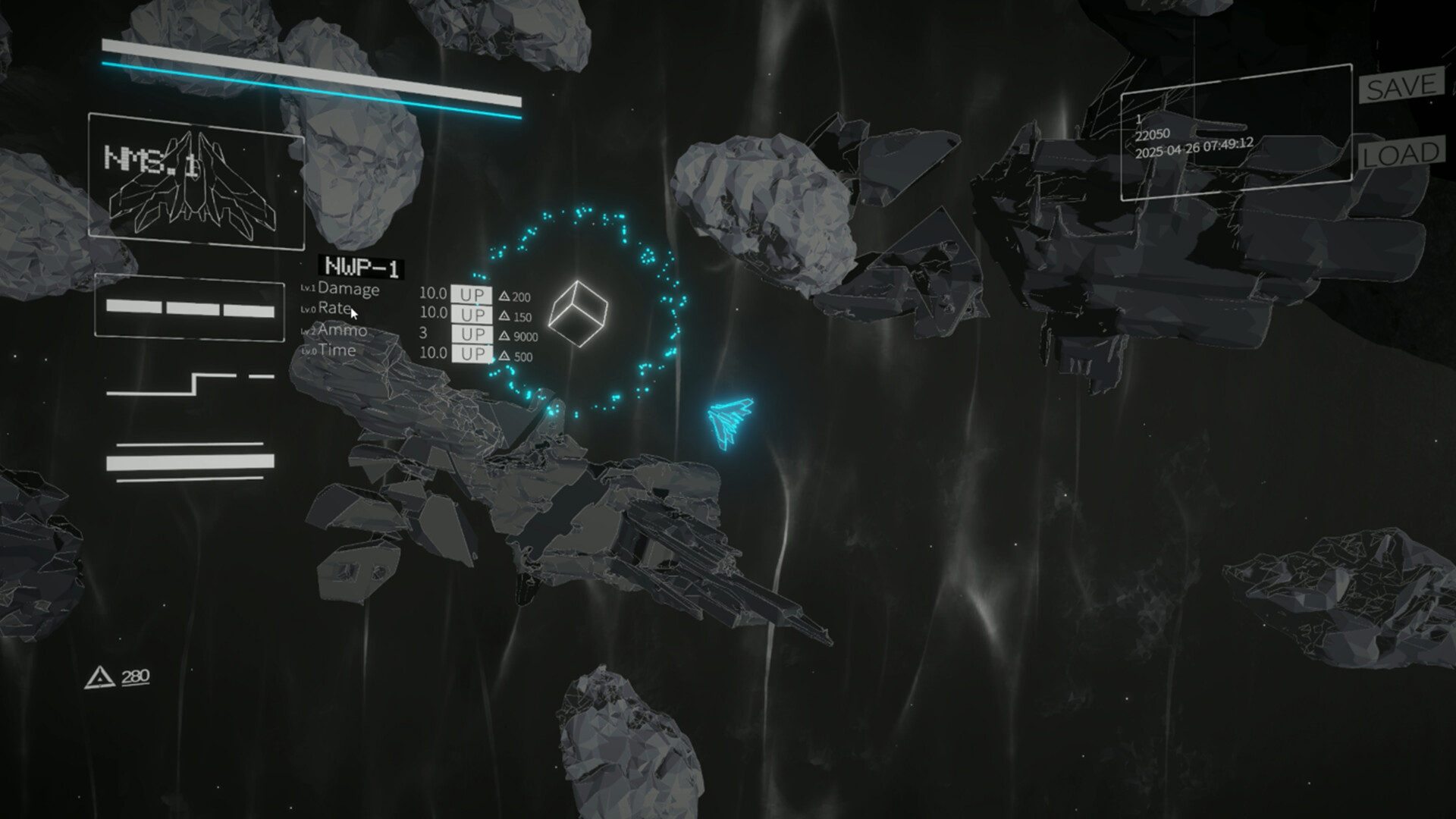Click the Lv.2 Ammo stat label
Image resolution: width=1456 pixels, height=819 pixels.
tap(334, 331)
